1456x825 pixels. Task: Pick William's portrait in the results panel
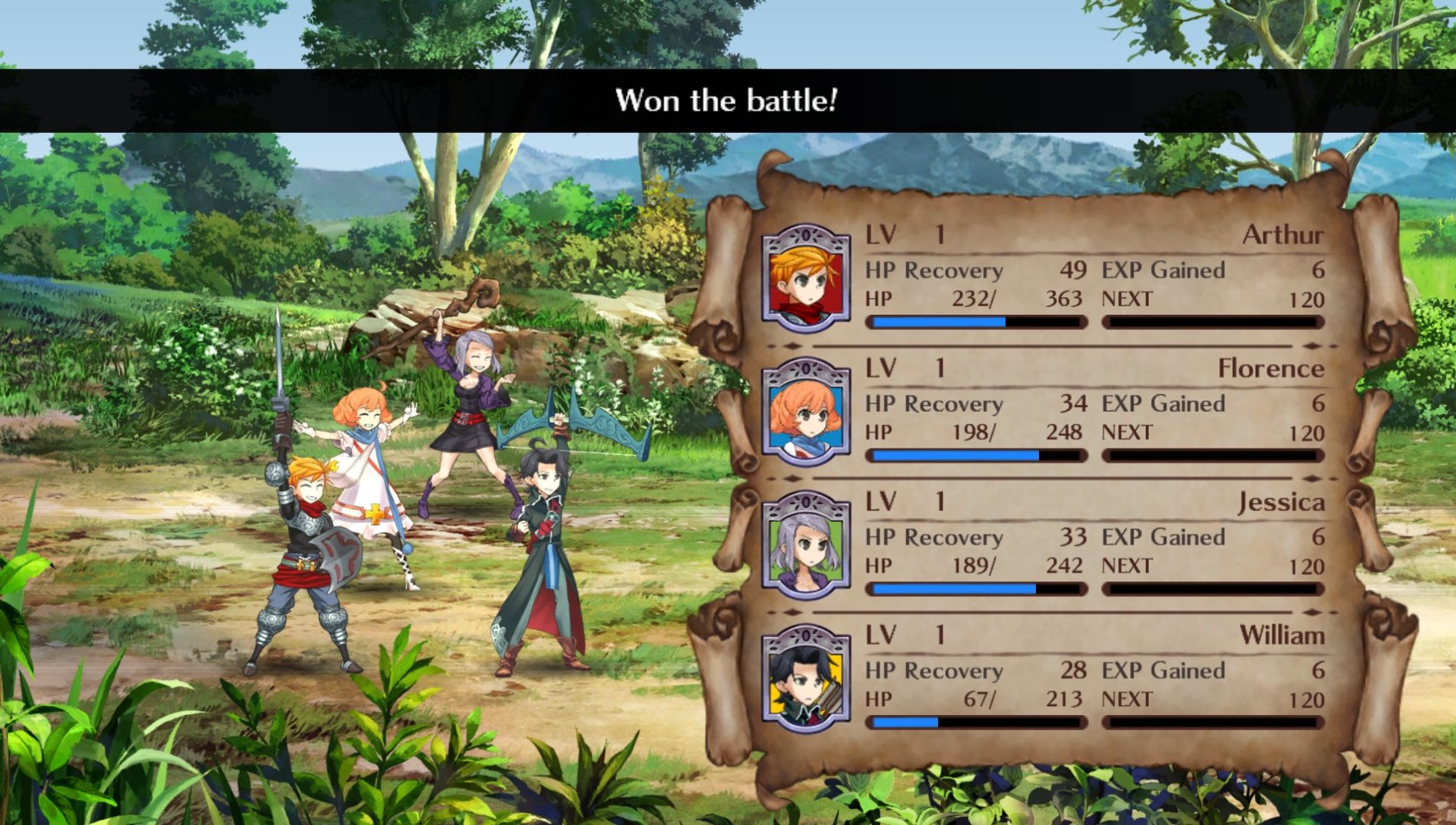coord(806,679)
